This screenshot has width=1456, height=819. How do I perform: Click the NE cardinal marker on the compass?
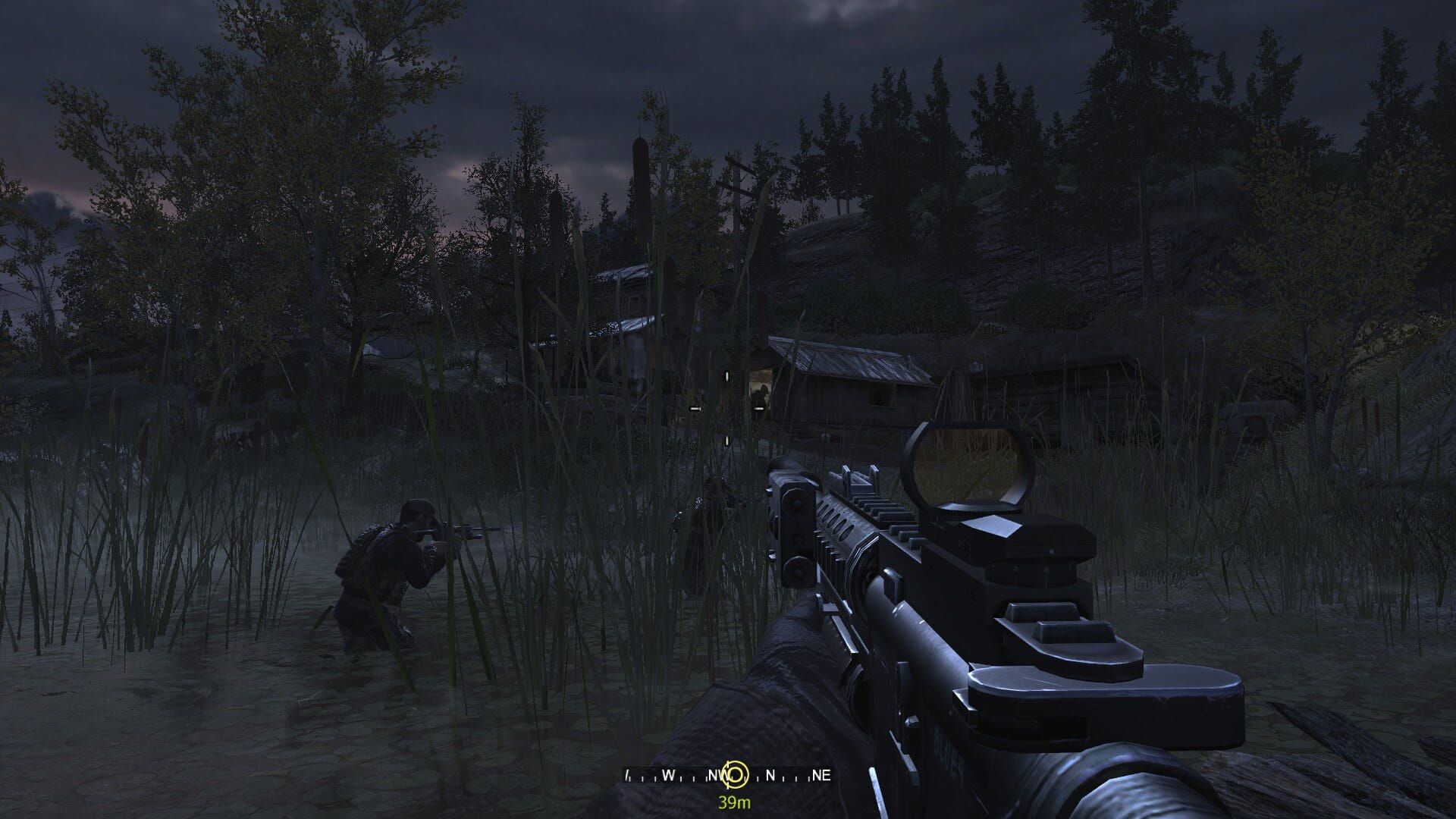821,773
